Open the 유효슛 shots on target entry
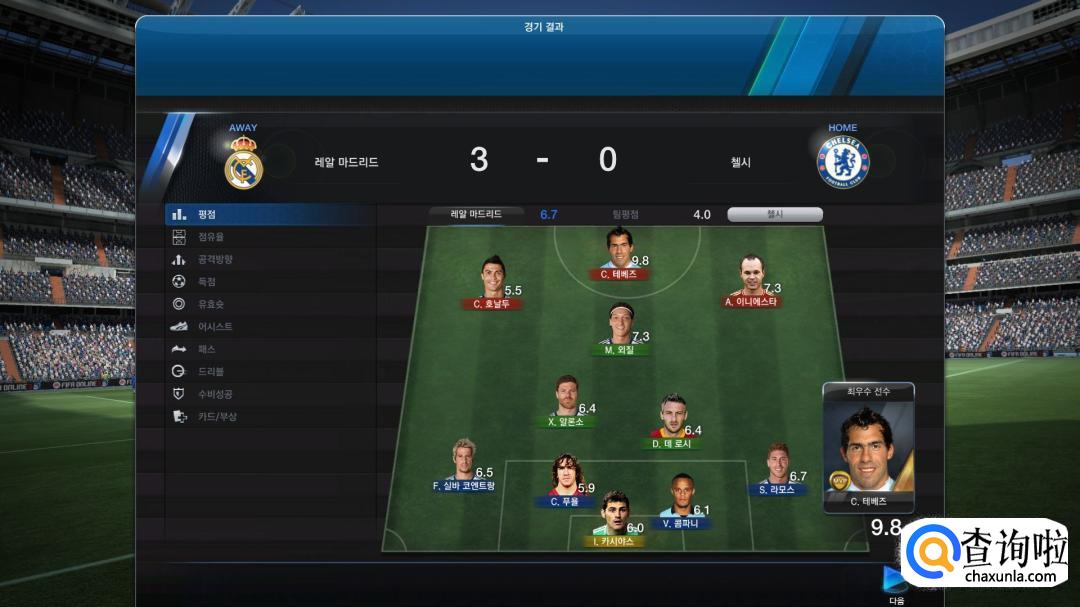Viewport: 1080px width, 607px height. pyautogui.click(x=210, y=304)
